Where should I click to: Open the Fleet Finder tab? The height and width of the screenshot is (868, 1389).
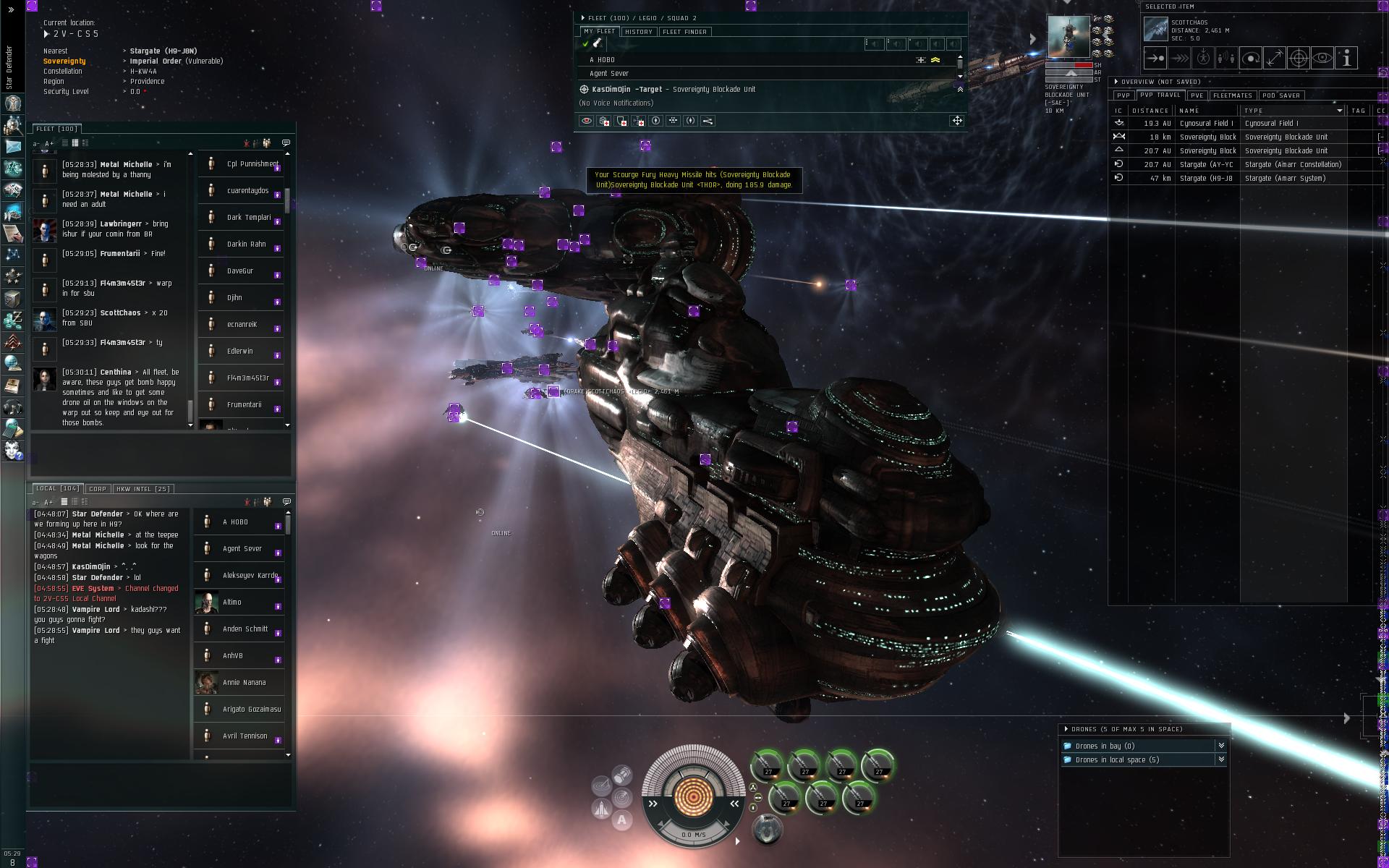coord(684,32)
